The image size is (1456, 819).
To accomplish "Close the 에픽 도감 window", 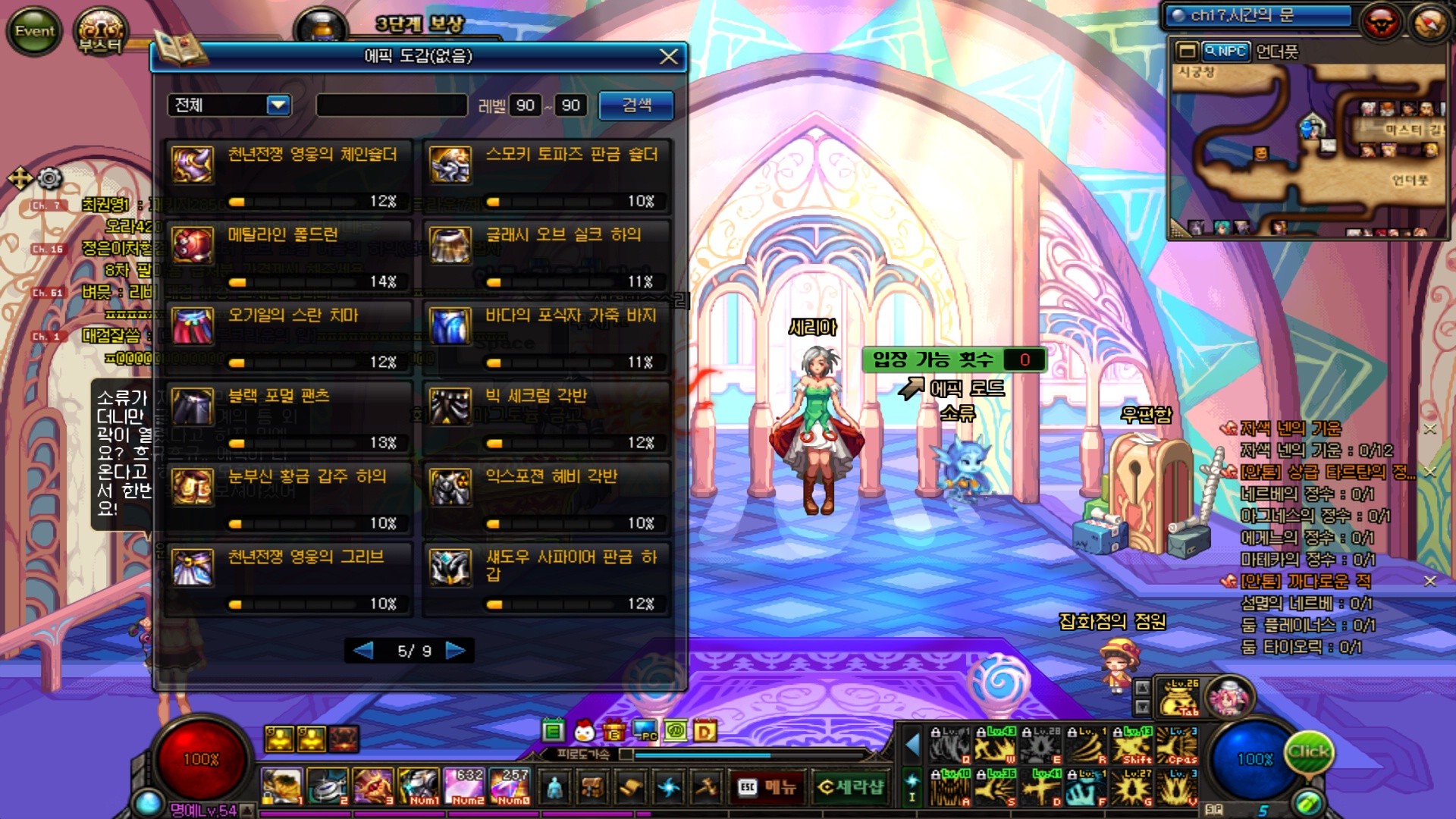I will coord(668,57).
